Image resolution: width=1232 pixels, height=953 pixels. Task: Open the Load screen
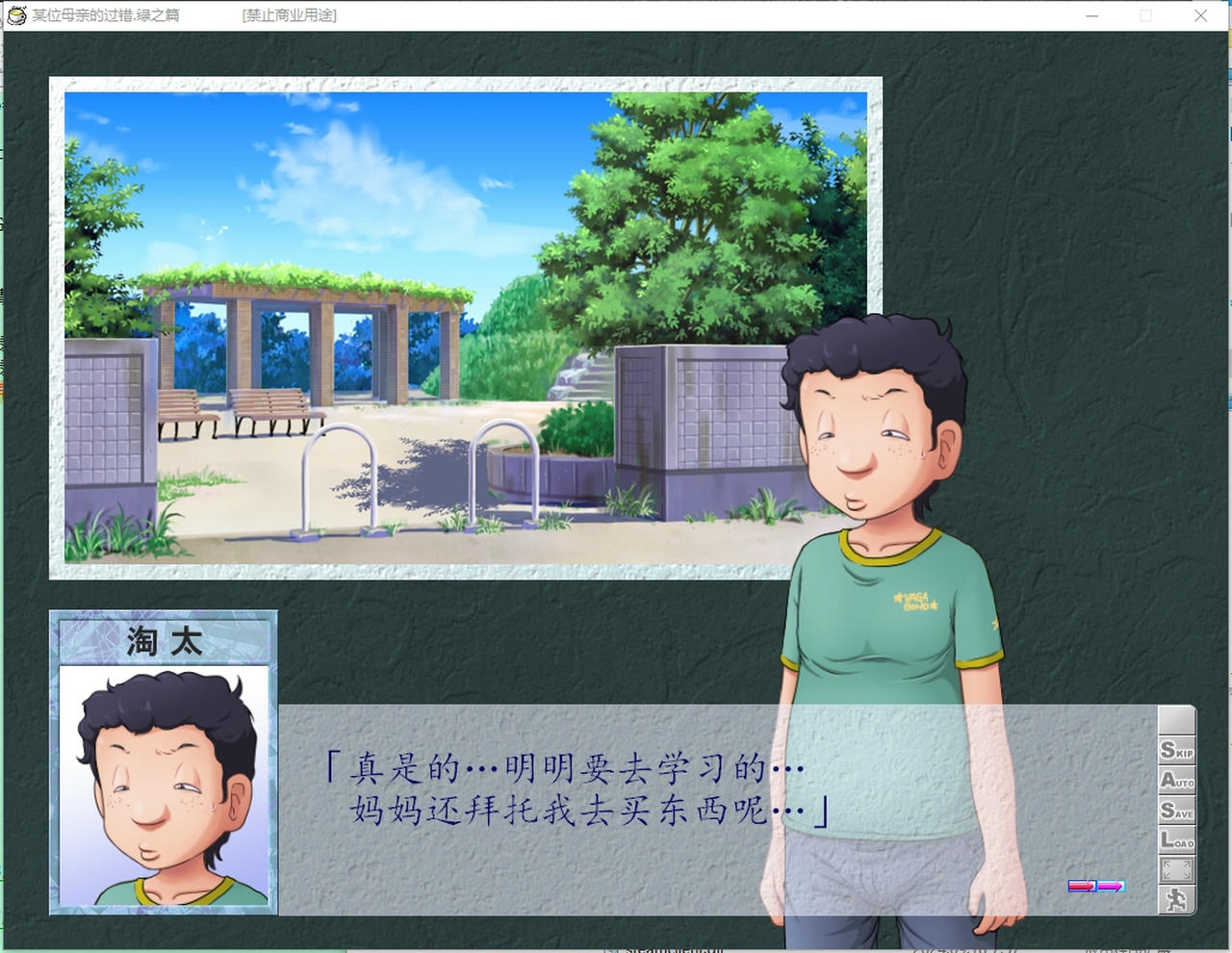(1176, 841)
